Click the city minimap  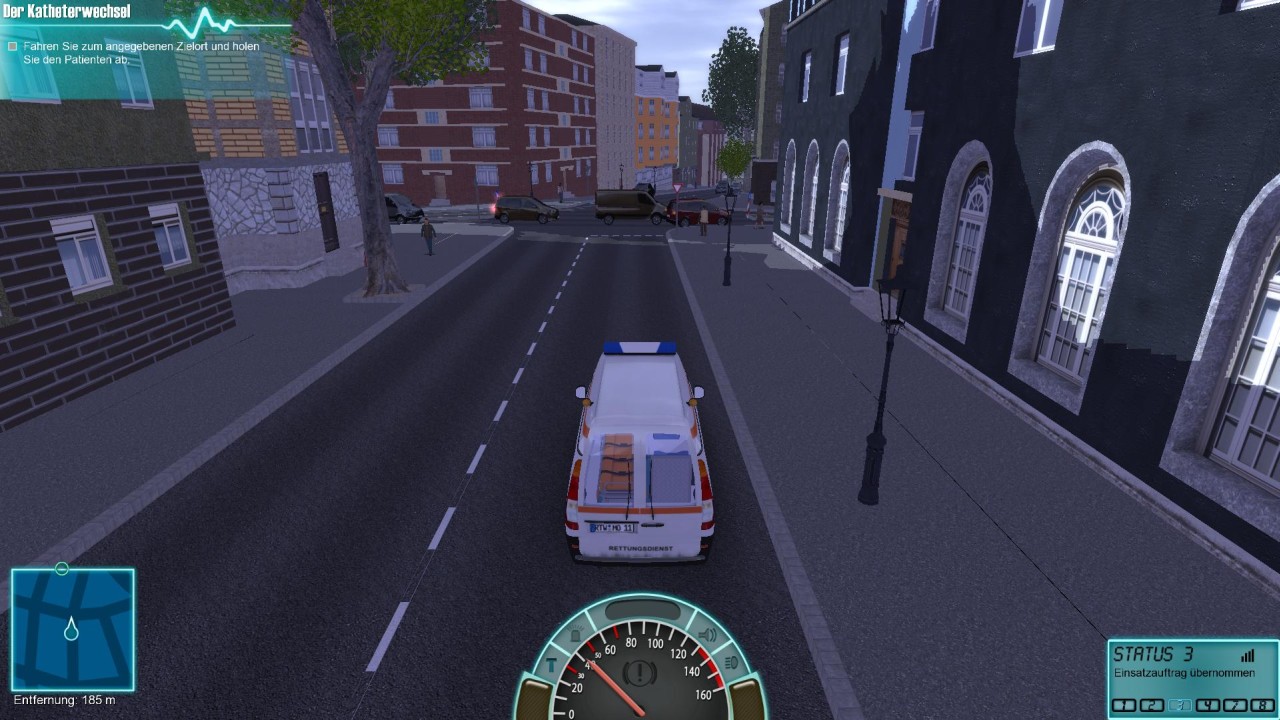tap(72, 629)
